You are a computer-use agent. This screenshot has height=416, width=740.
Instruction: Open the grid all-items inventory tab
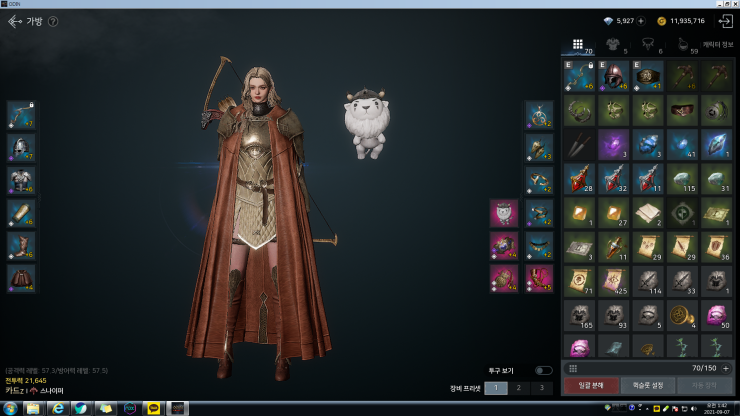pos(578,44)
